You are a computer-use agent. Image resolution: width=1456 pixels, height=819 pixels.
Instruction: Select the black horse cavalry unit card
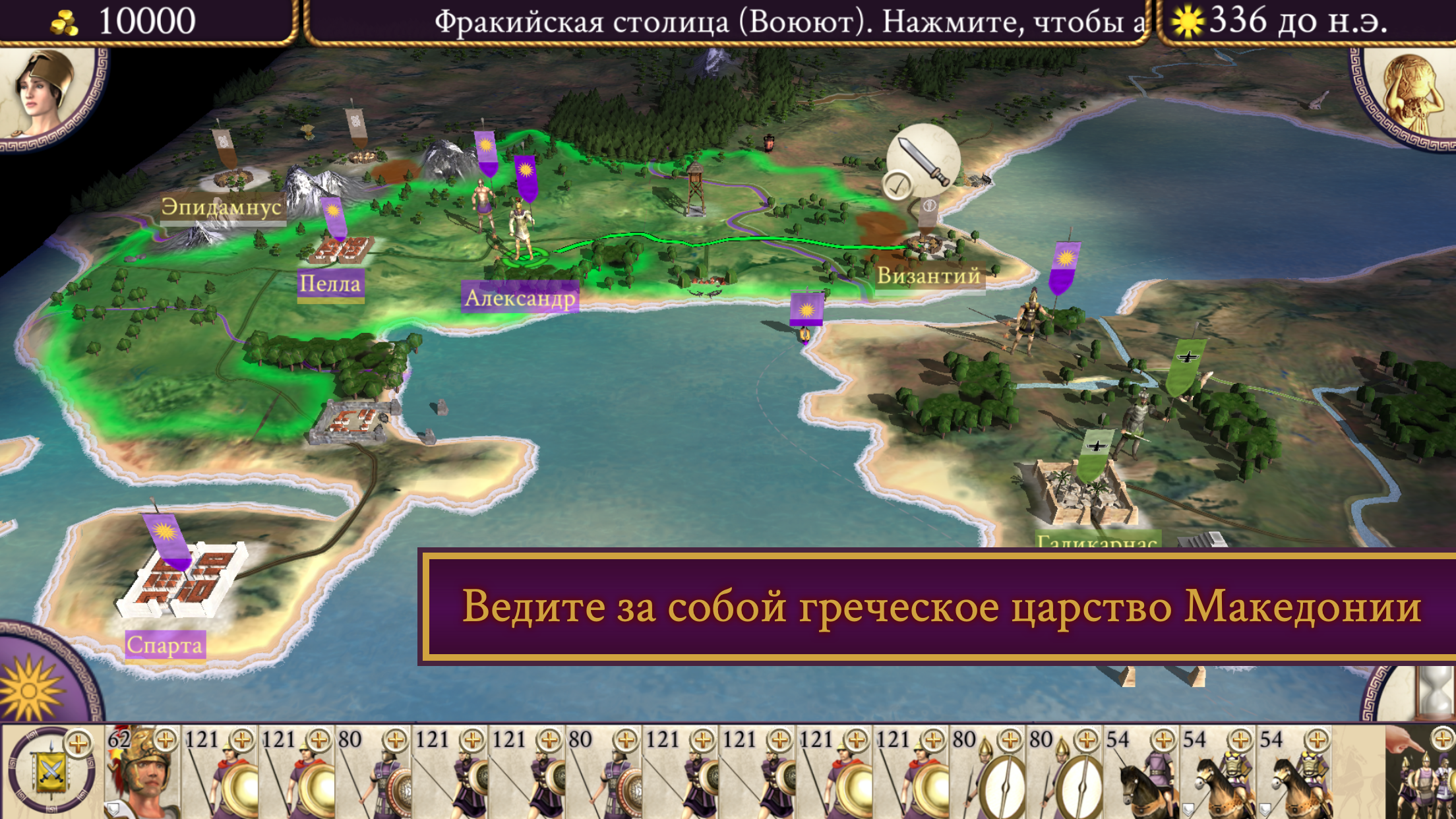(x=1142, y=773)
